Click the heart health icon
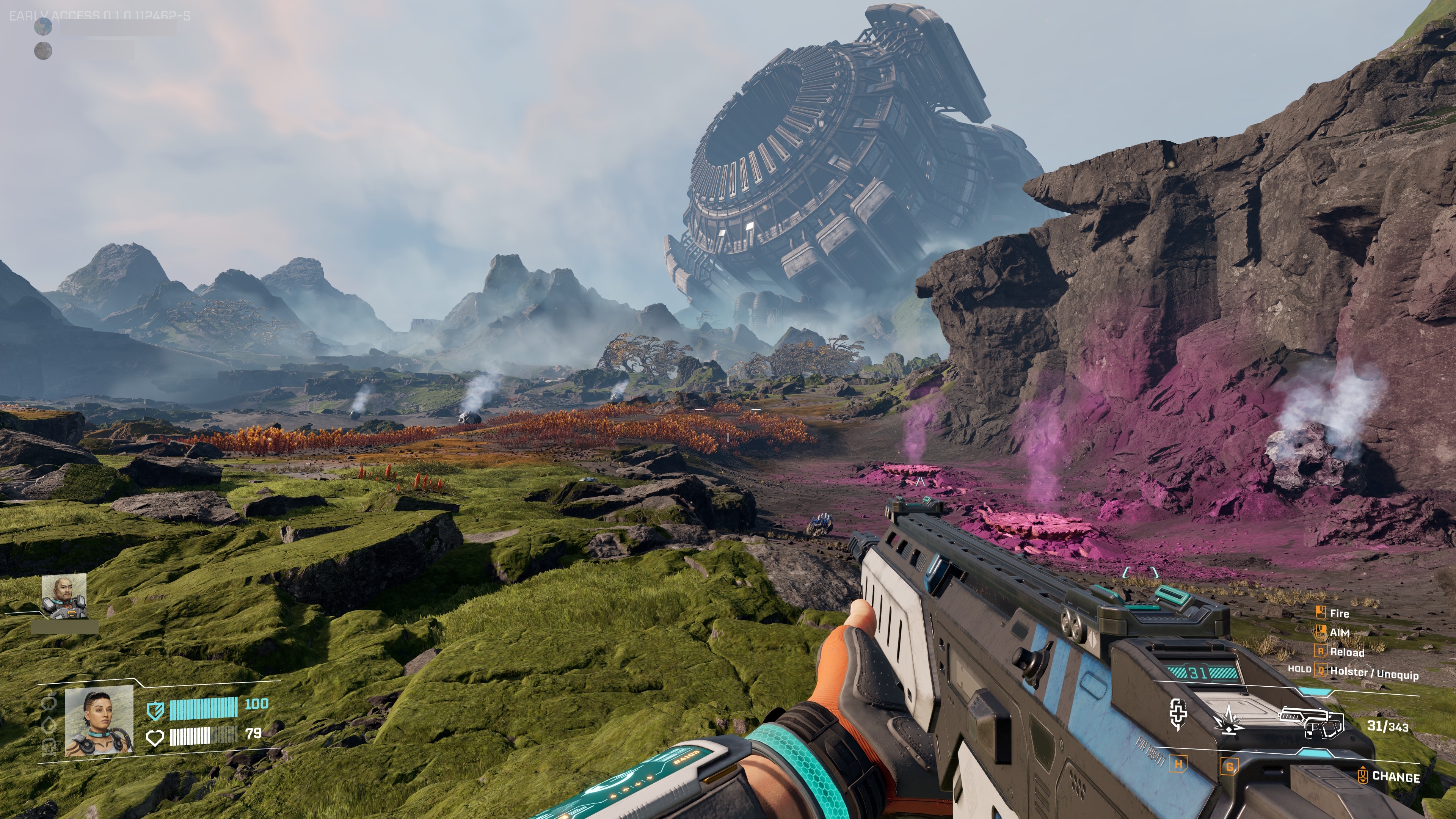This screenshot has height=819, width=1456. pyautogui.click(x=155, y=737)
